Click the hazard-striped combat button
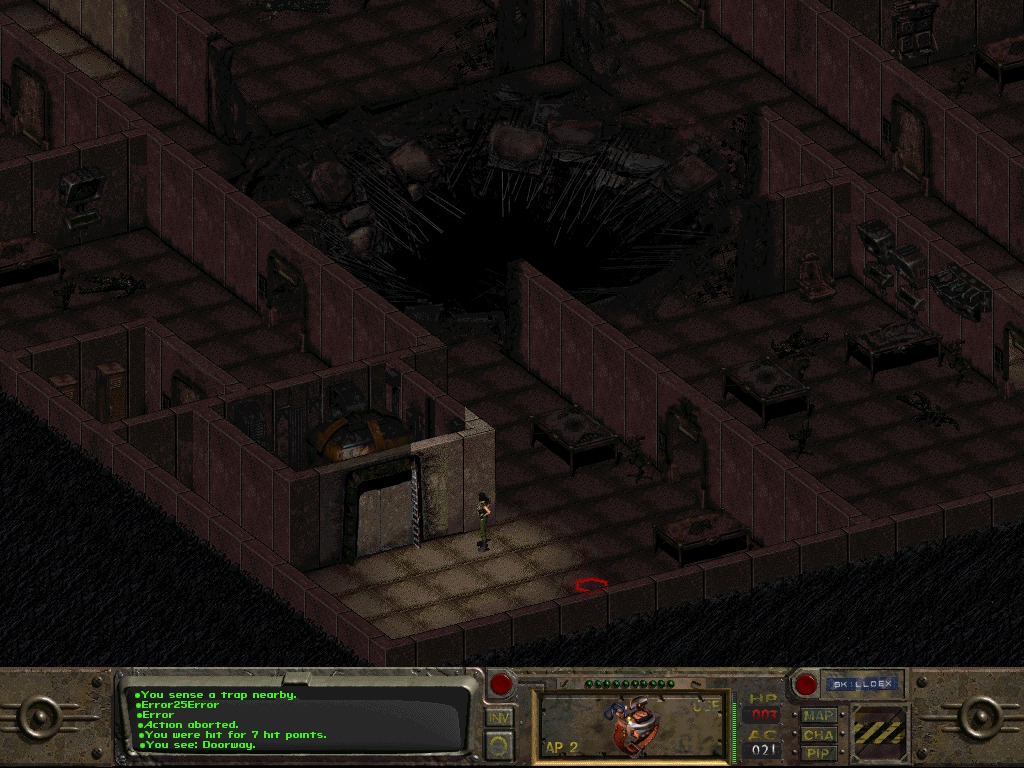1024x768 pixels. point(880,734)
